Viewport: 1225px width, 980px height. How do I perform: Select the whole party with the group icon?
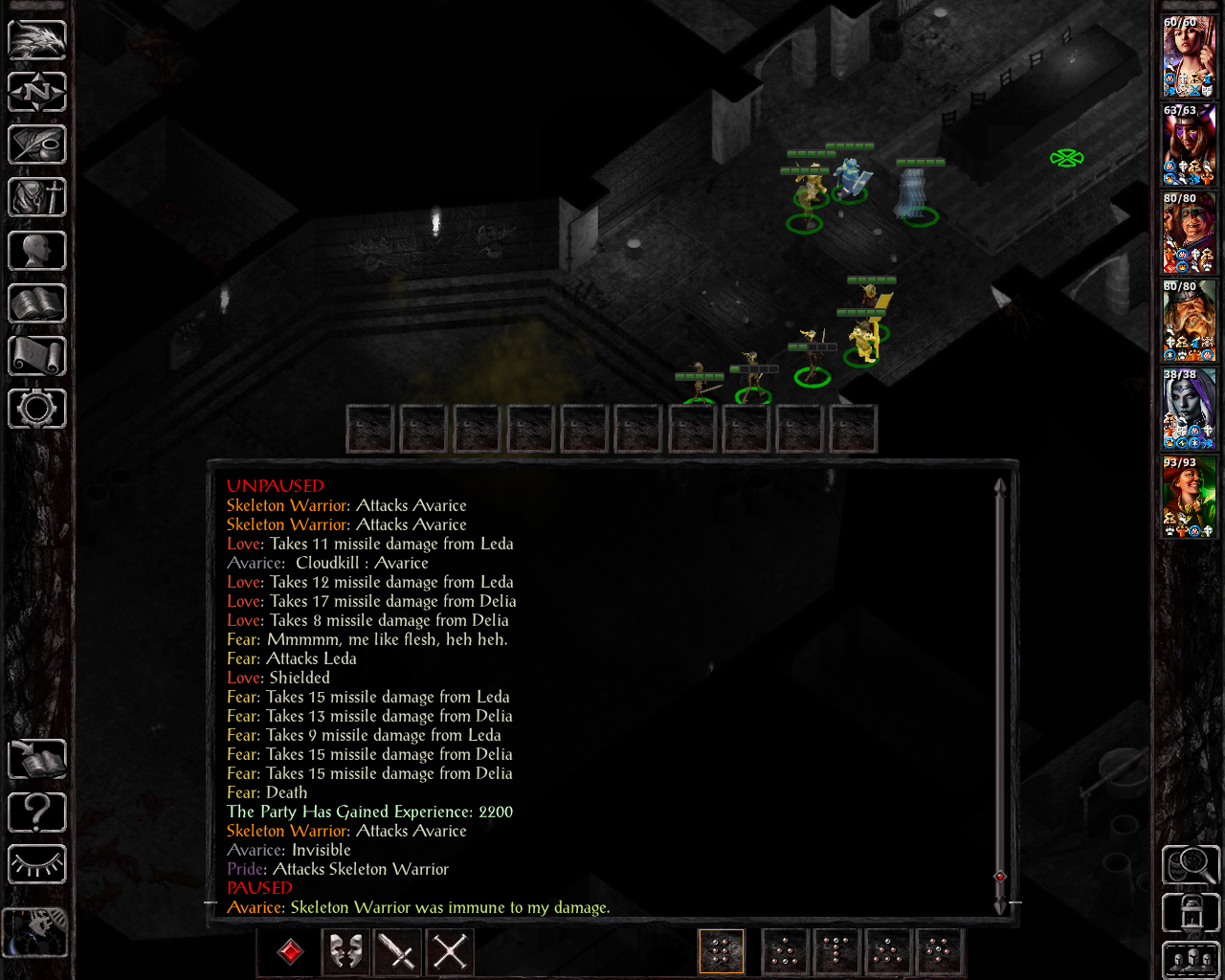click(x=1191, y=961)
